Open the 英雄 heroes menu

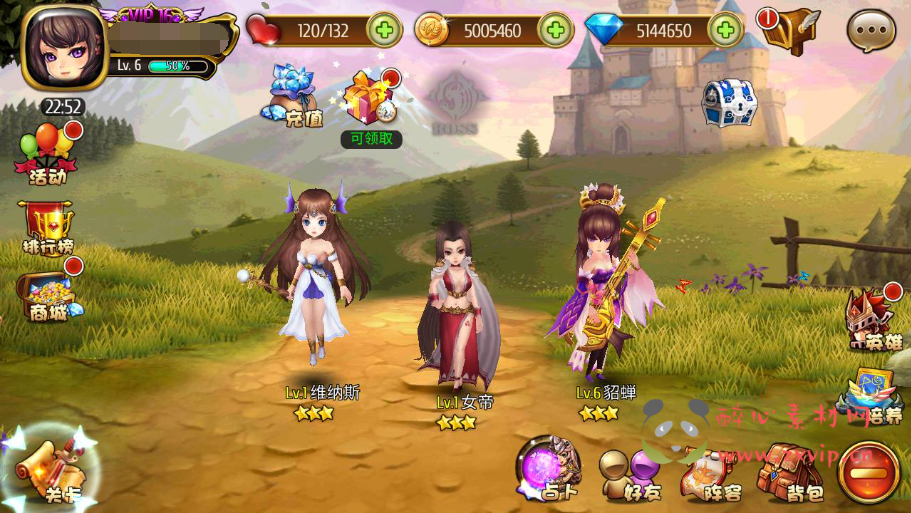coord(873,320)
